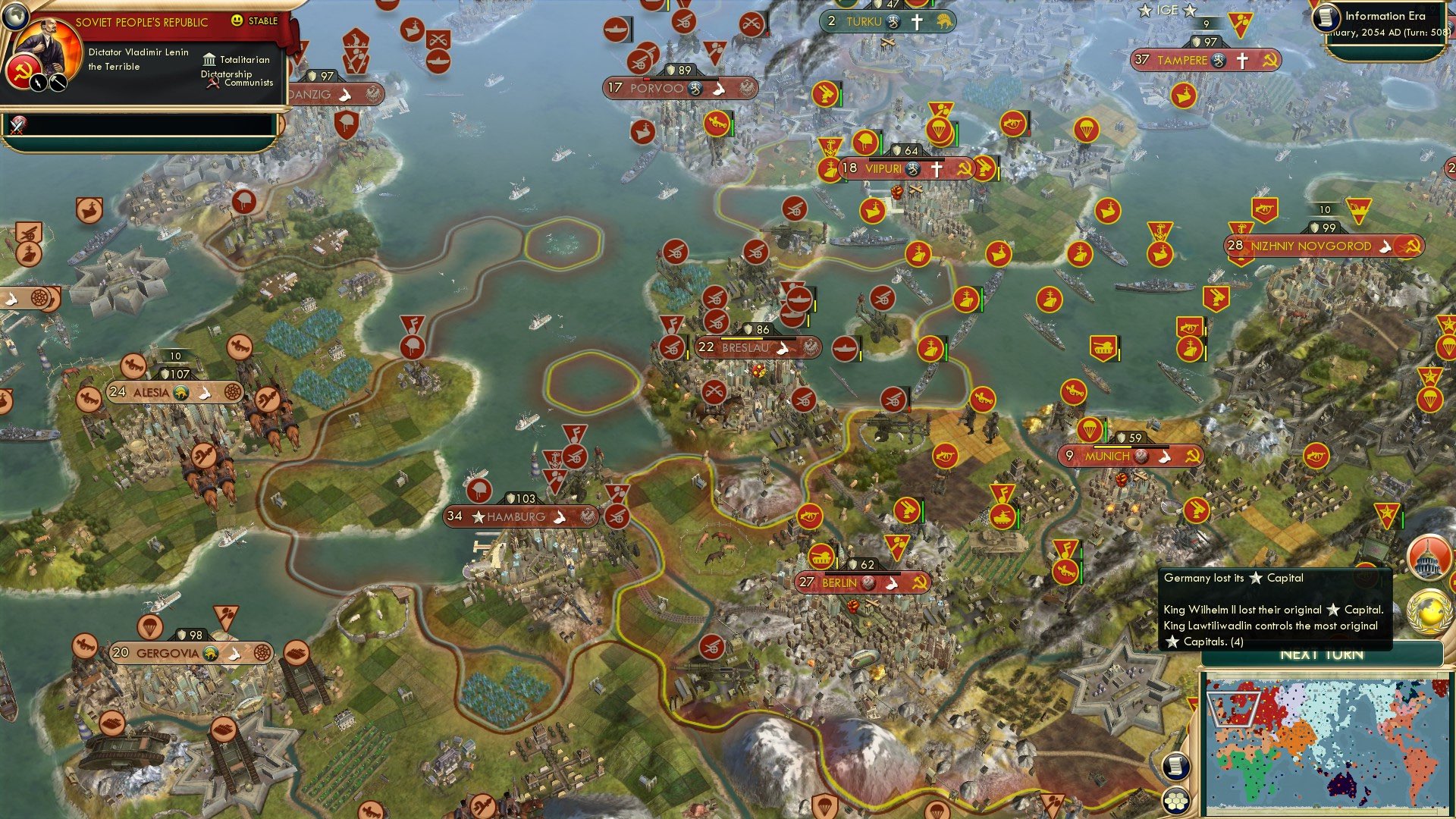Toggle the hex grid minimap option
The image size is (1456, 819).
[1175, 801]
